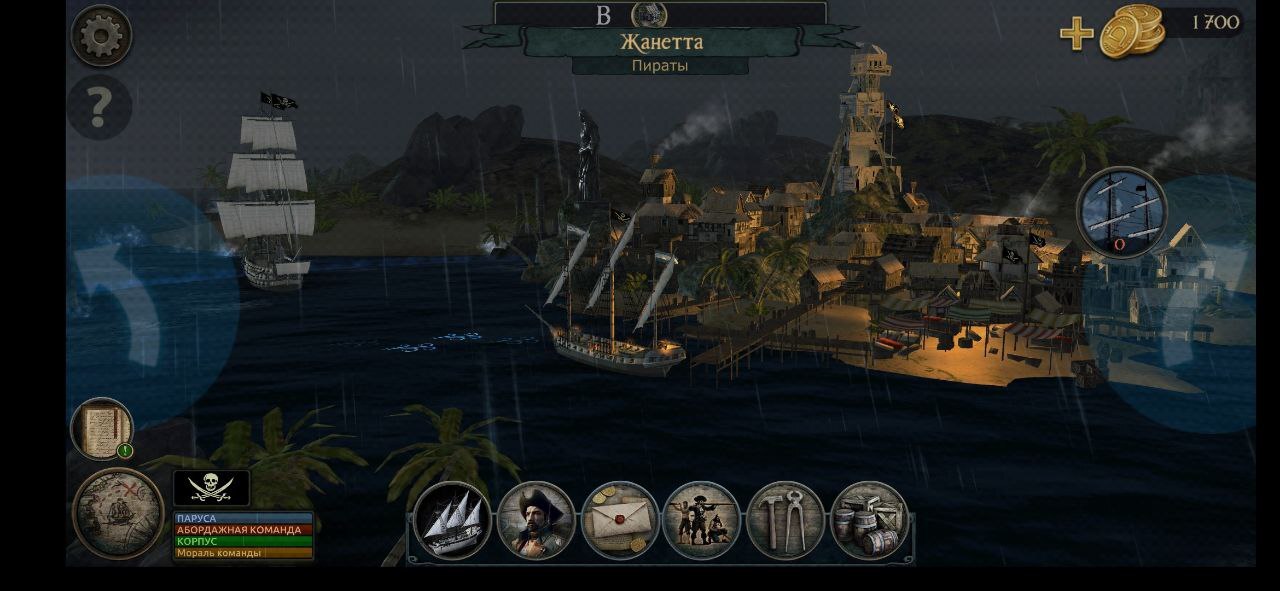Open the captain portrait menu
Image resolution: width=1280 pixels, height=591 pixels.
tap(536, 520)
